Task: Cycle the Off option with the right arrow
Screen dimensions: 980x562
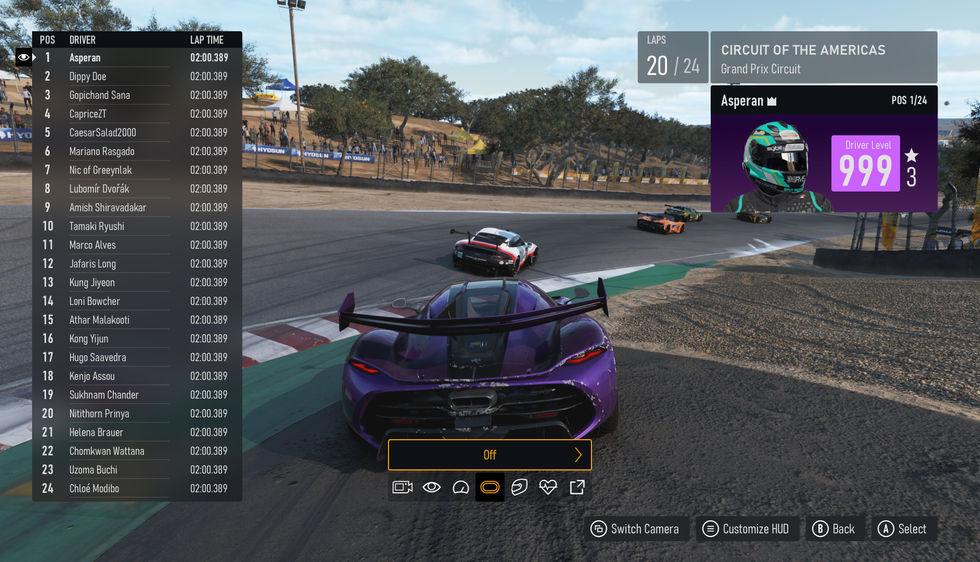Action: click(x=578, y=455)
